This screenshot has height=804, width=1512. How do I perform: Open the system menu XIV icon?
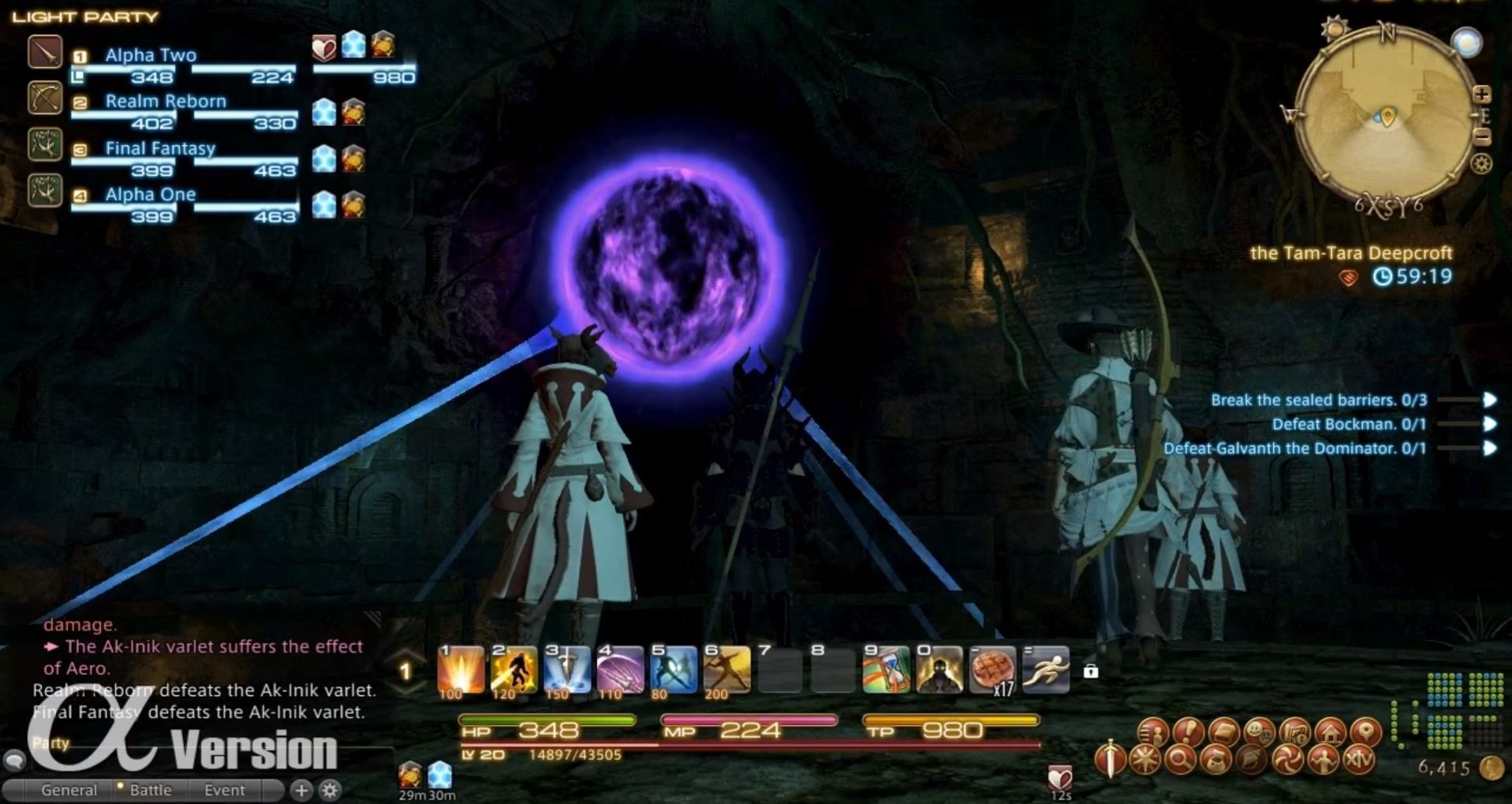1358,761
